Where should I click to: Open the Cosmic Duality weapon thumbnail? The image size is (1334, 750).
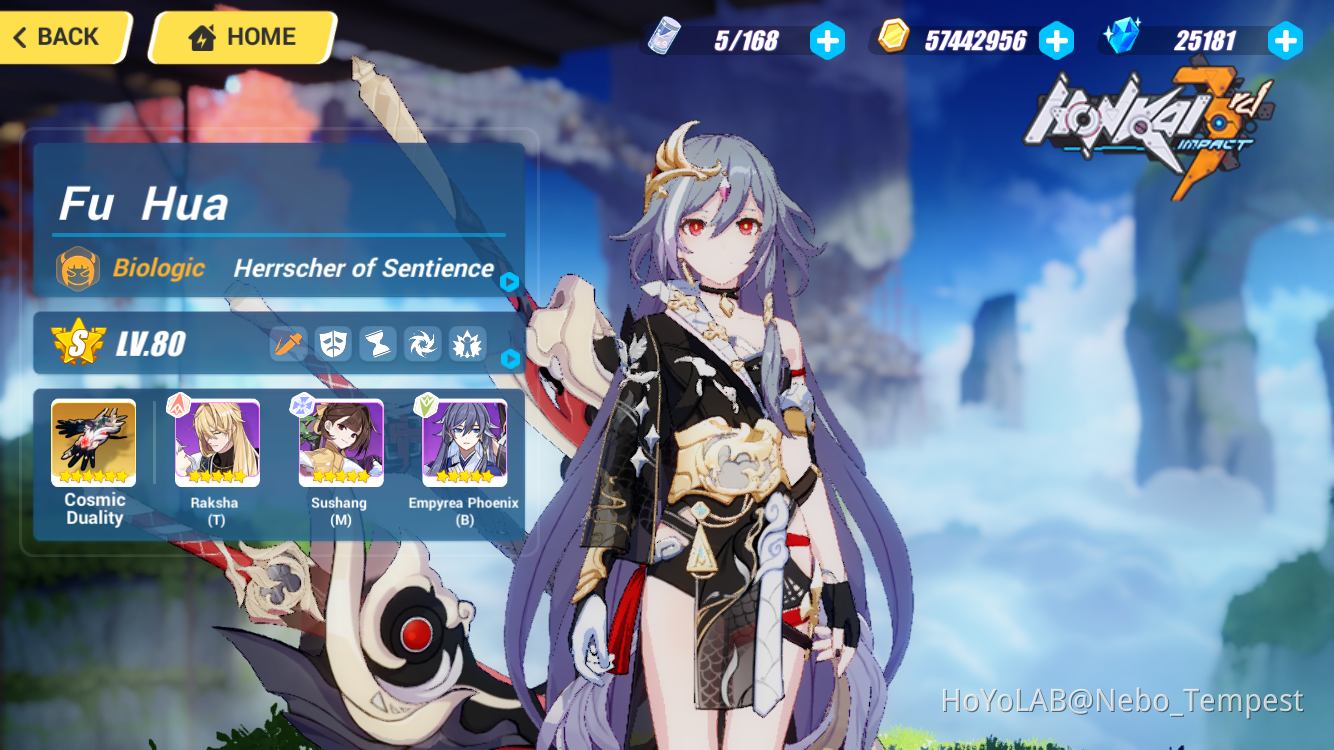[93, 443]
